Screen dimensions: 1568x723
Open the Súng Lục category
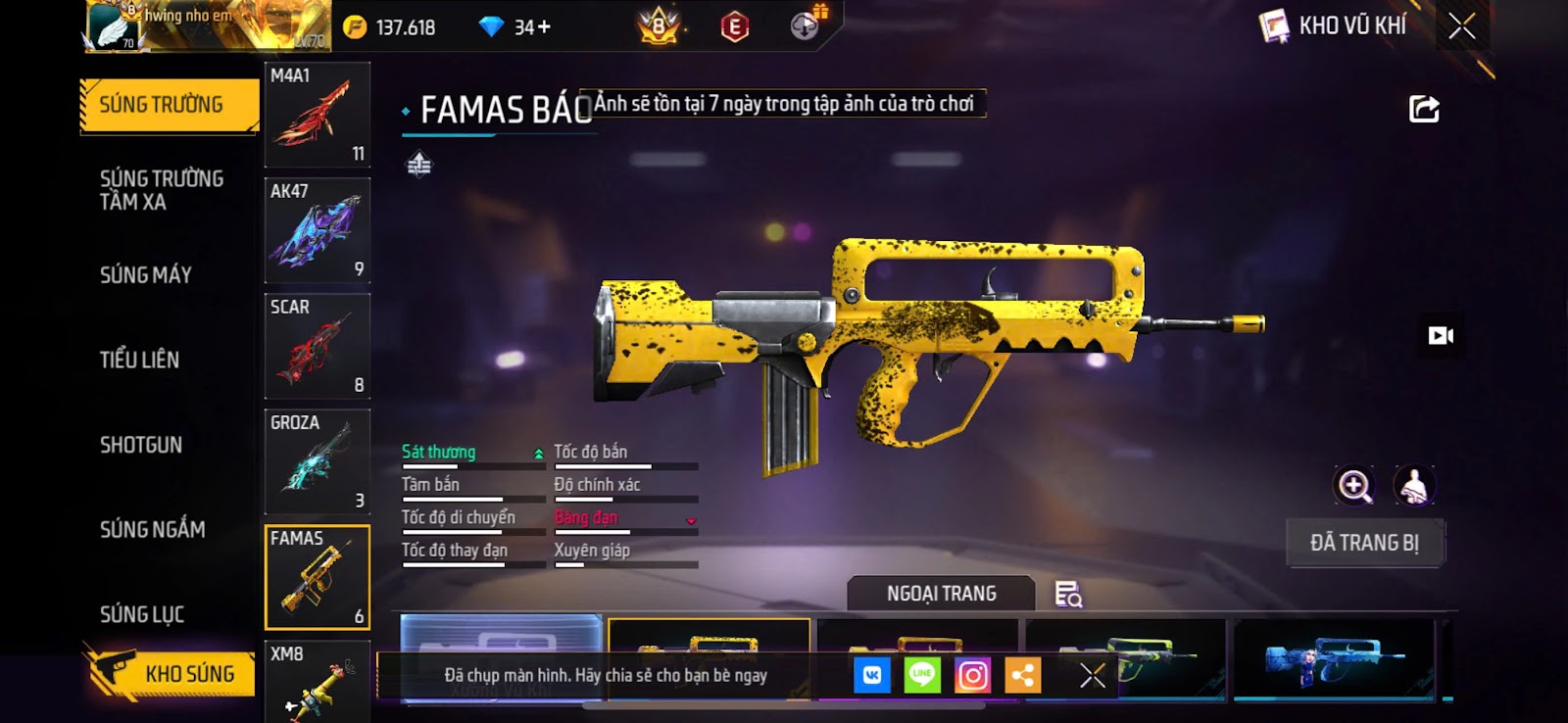[x=142, y=614]
